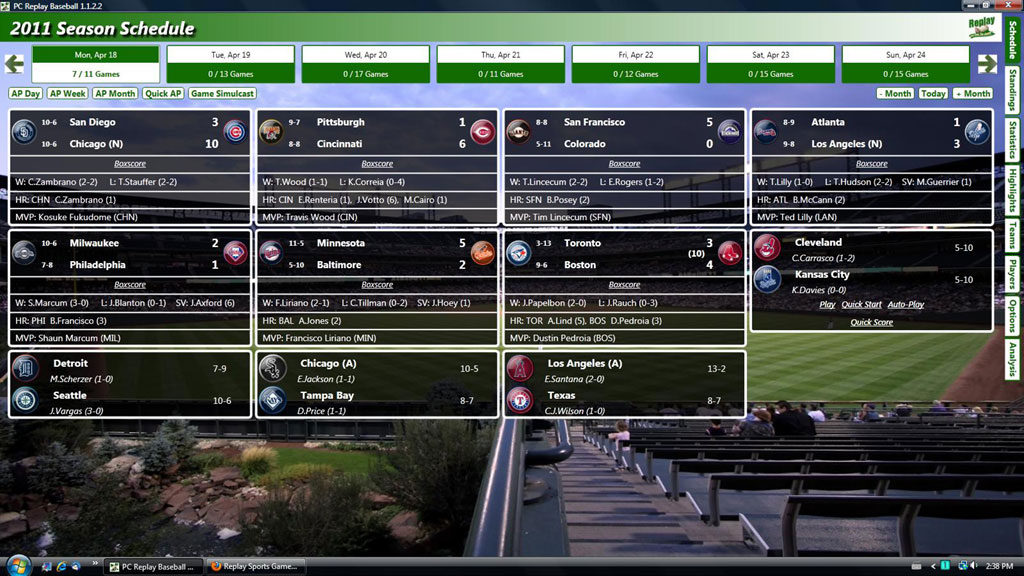Activate the AP Week button

68,93
